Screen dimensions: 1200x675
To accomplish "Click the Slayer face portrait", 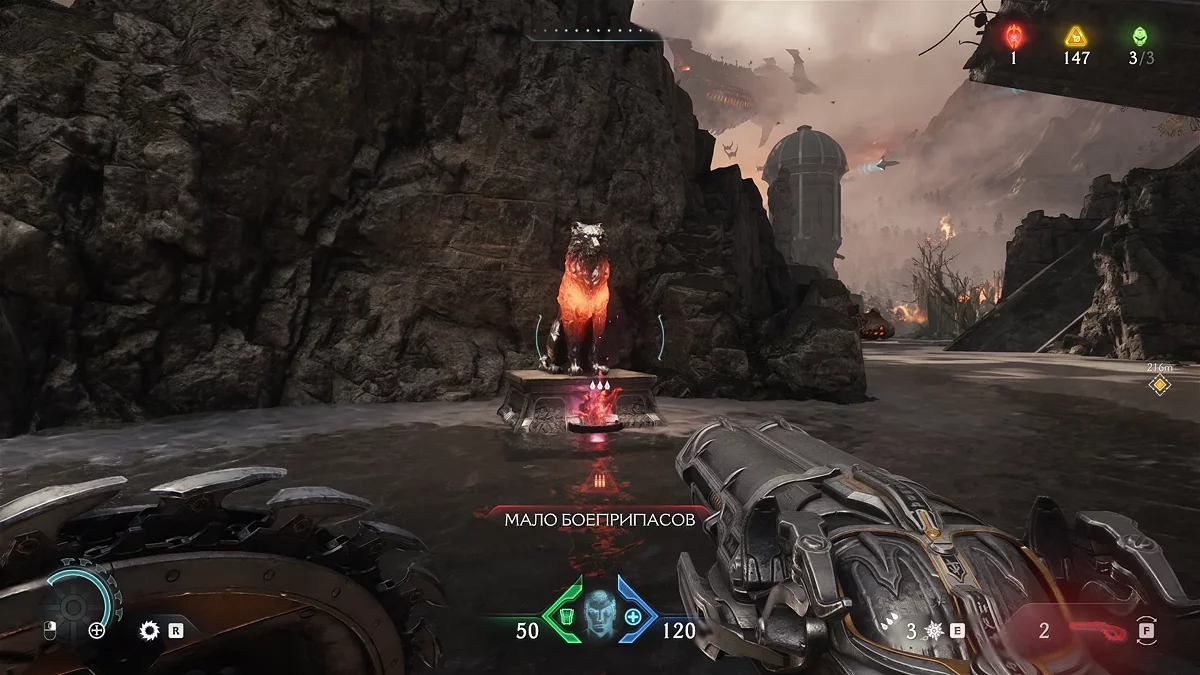I will point(598,611).
